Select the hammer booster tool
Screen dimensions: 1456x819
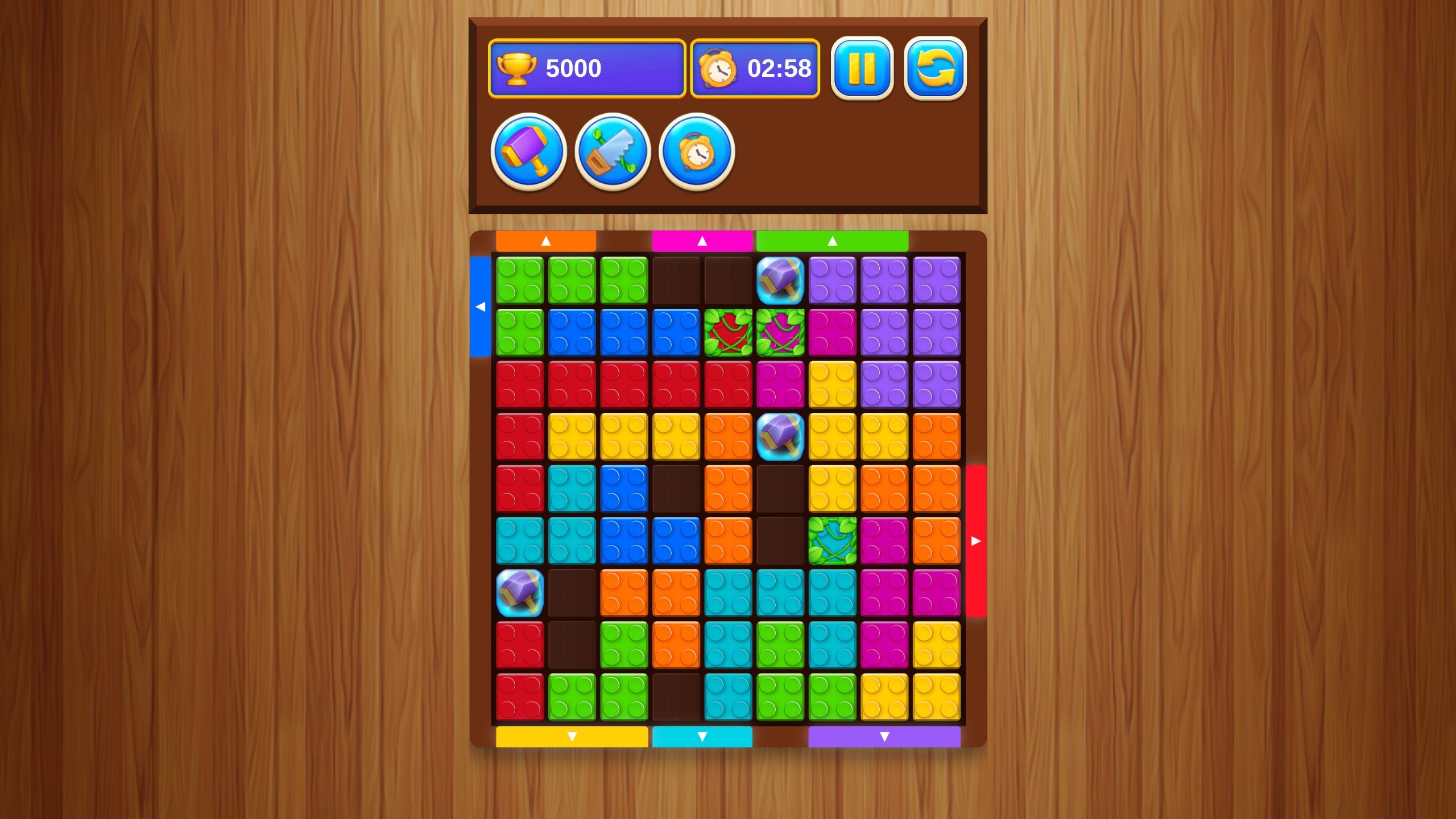point(528,151)
